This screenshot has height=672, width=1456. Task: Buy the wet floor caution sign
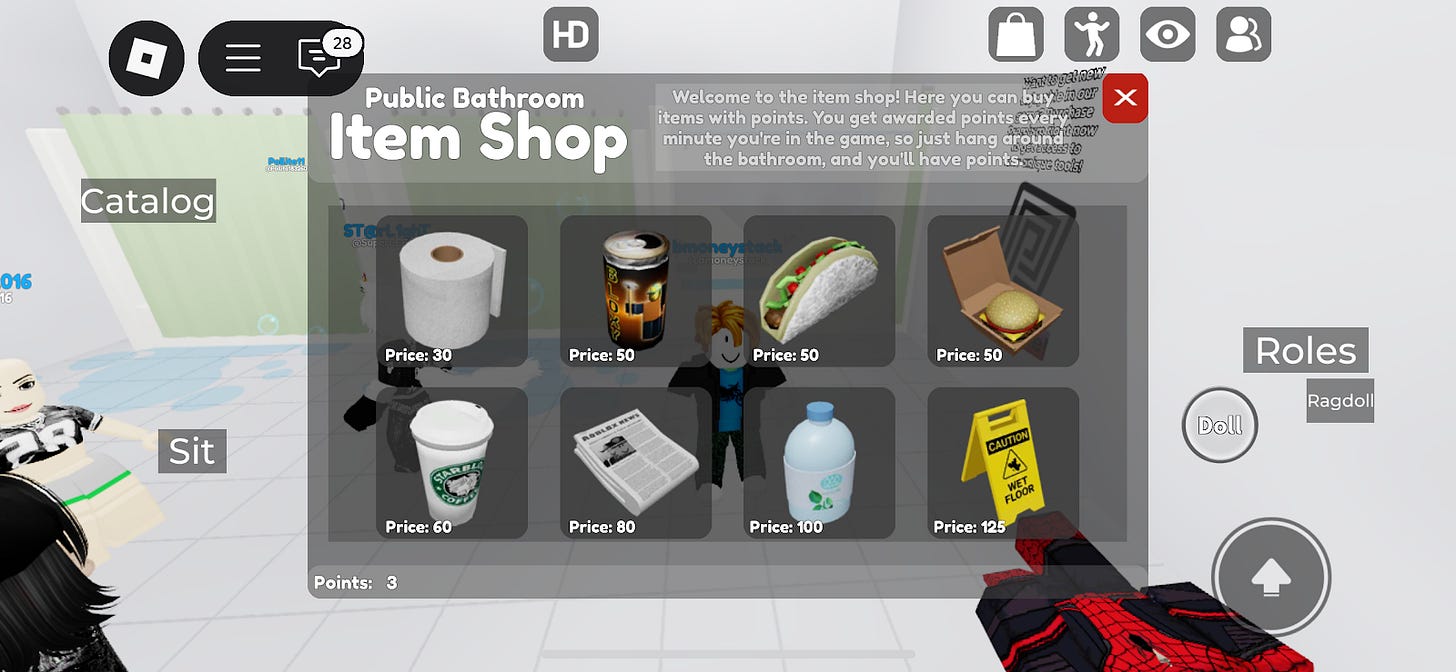point(1003,463)
